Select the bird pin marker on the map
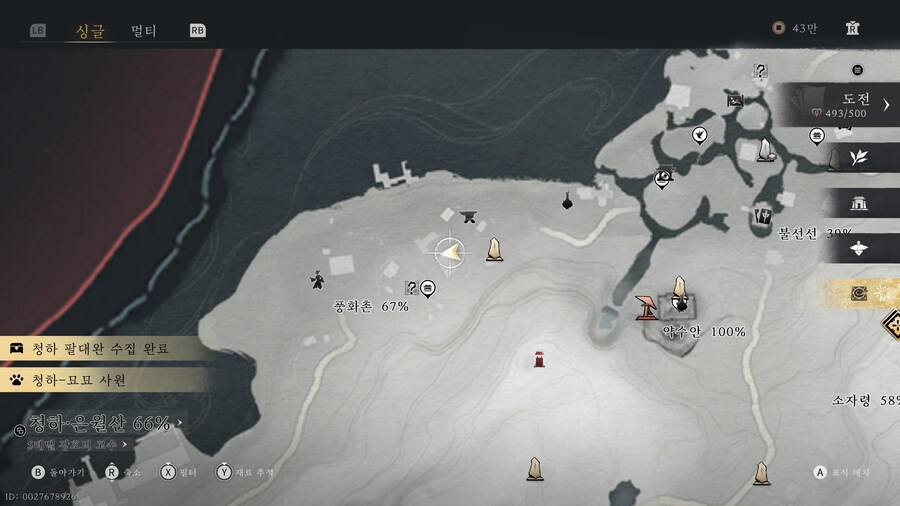The height and width of the screenshot is (506, 900). [x=699, y=134]
